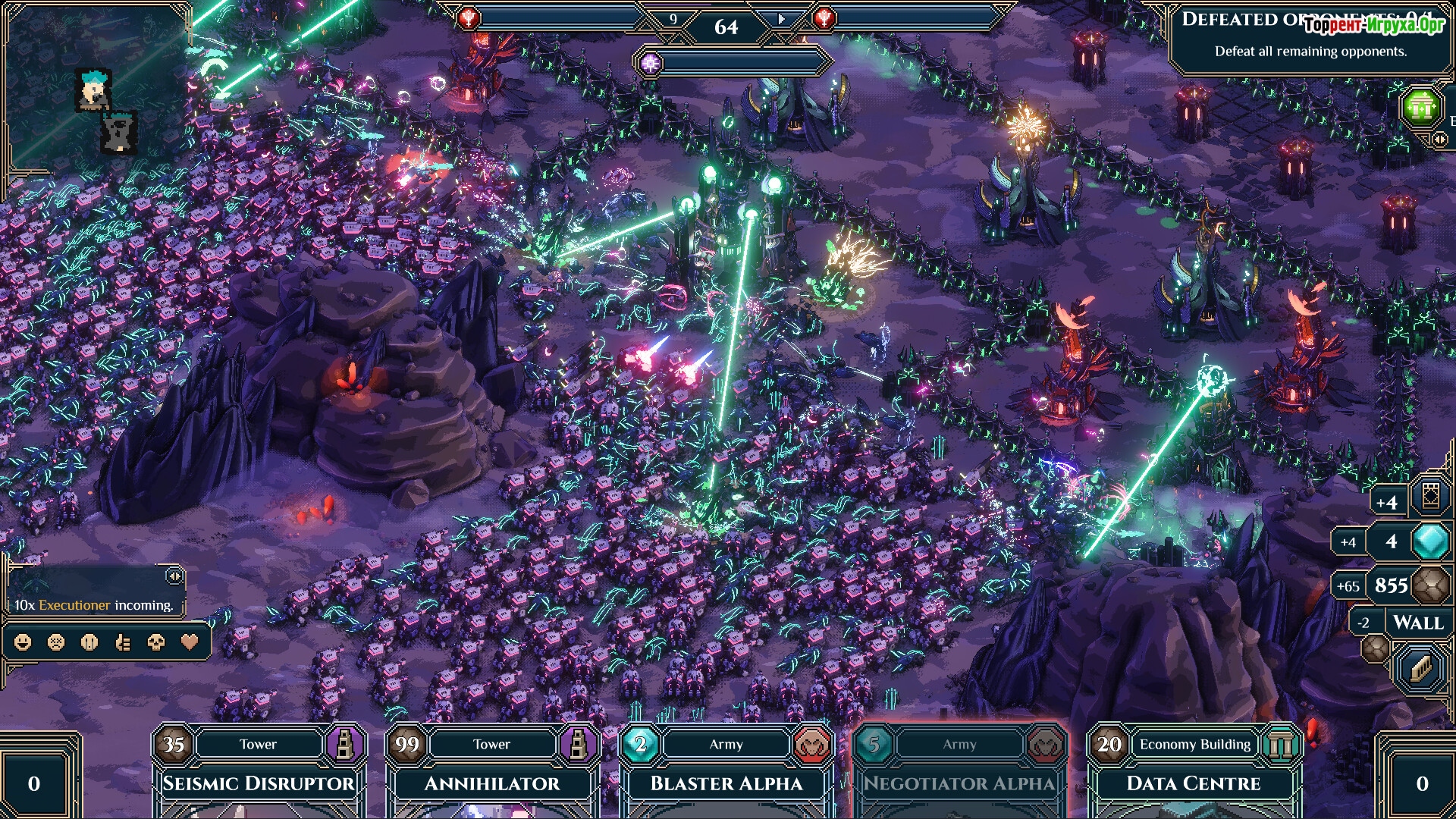Open the wall placement tool icon
Viewport: 1456px width, 819px height.
tap(1420, 668)
